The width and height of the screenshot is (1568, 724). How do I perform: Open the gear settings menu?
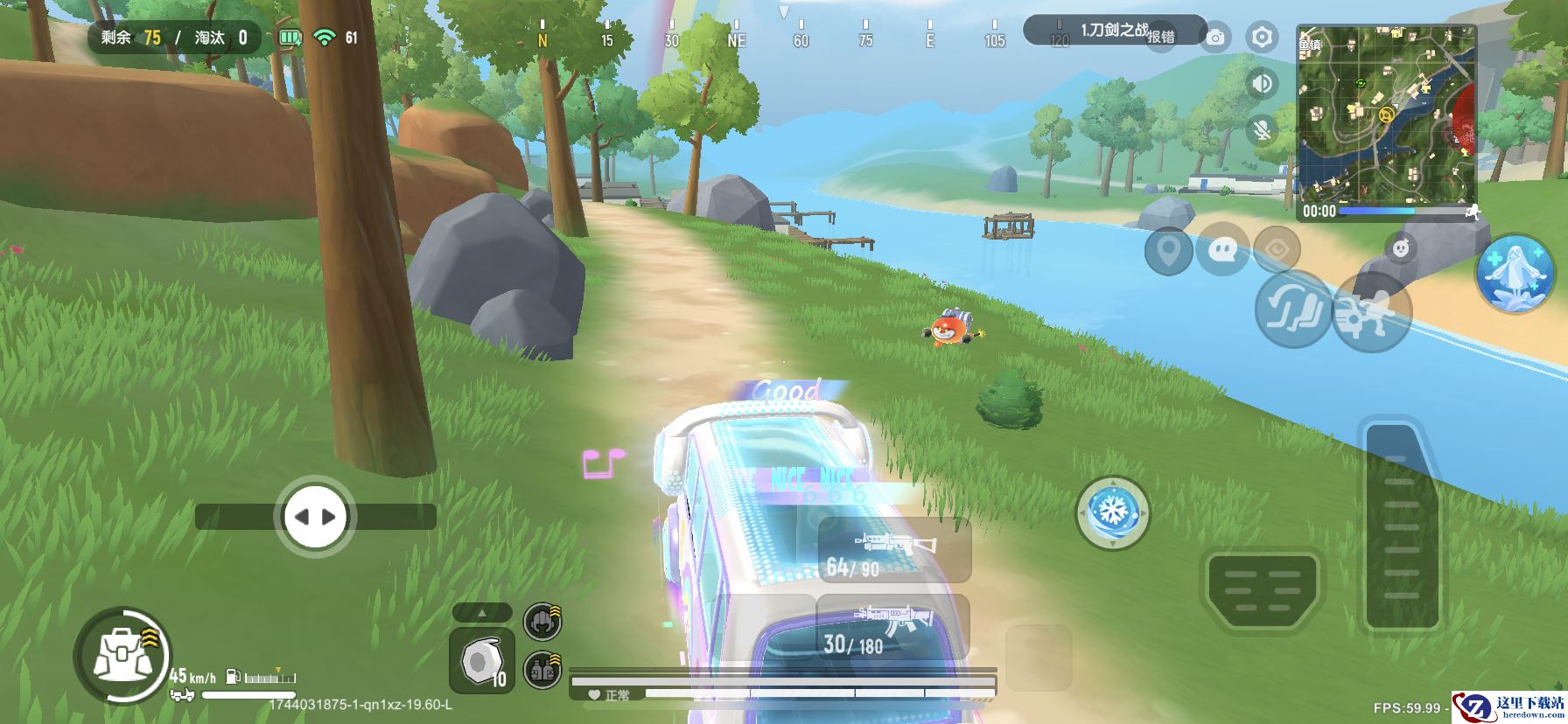1262,38
